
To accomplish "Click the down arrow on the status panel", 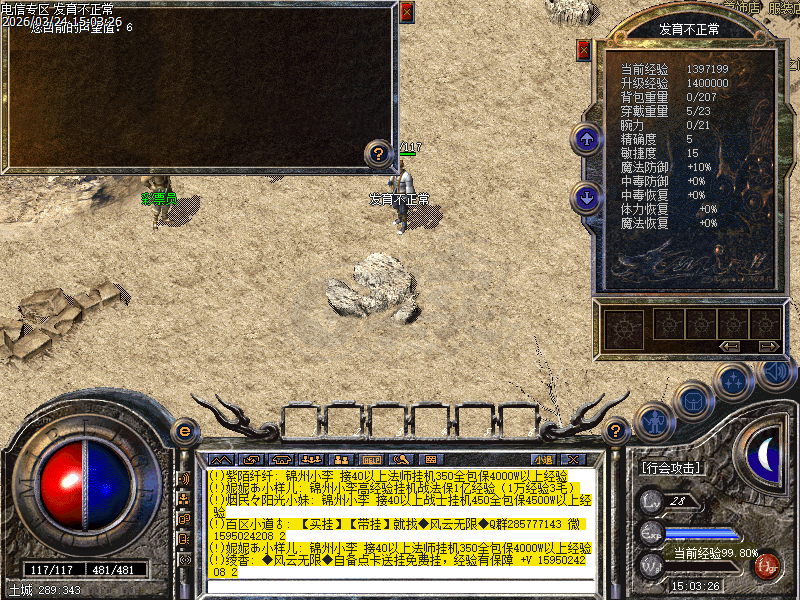I will coord(586,197).
